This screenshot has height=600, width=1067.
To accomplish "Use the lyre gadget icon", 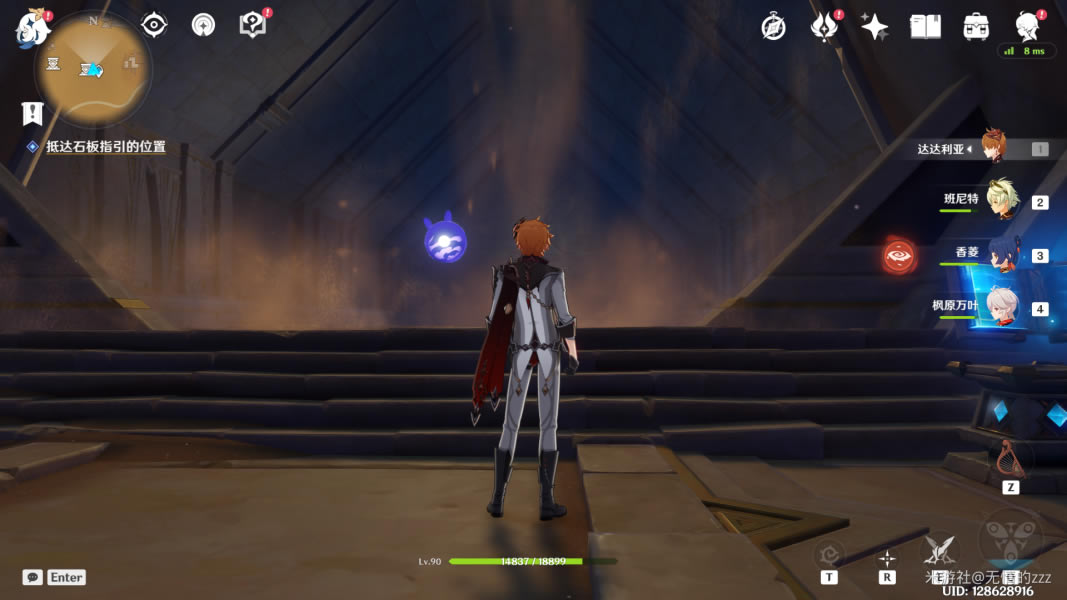I will [x=1010, y=458].
